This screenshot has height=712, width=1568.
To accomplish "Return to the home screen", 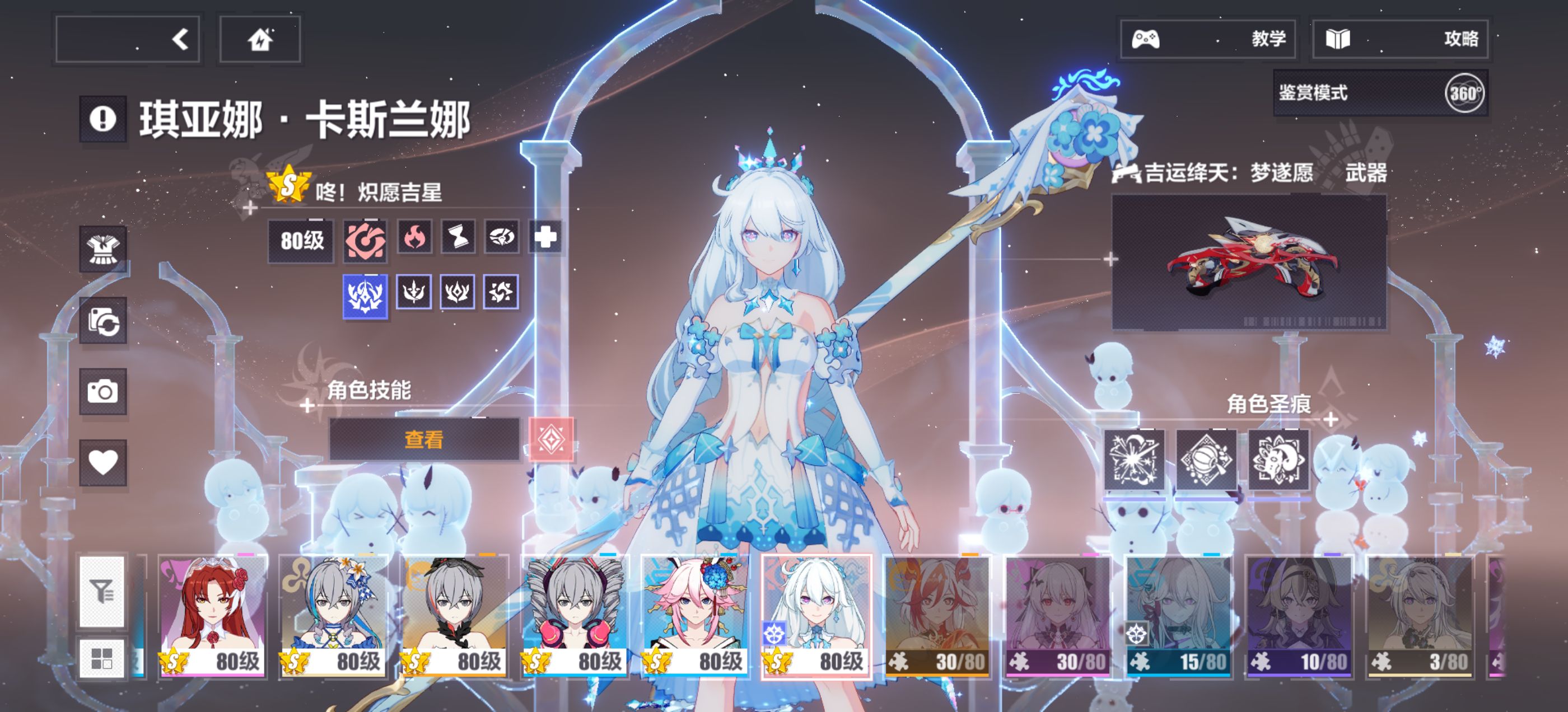I will (260, 40).
